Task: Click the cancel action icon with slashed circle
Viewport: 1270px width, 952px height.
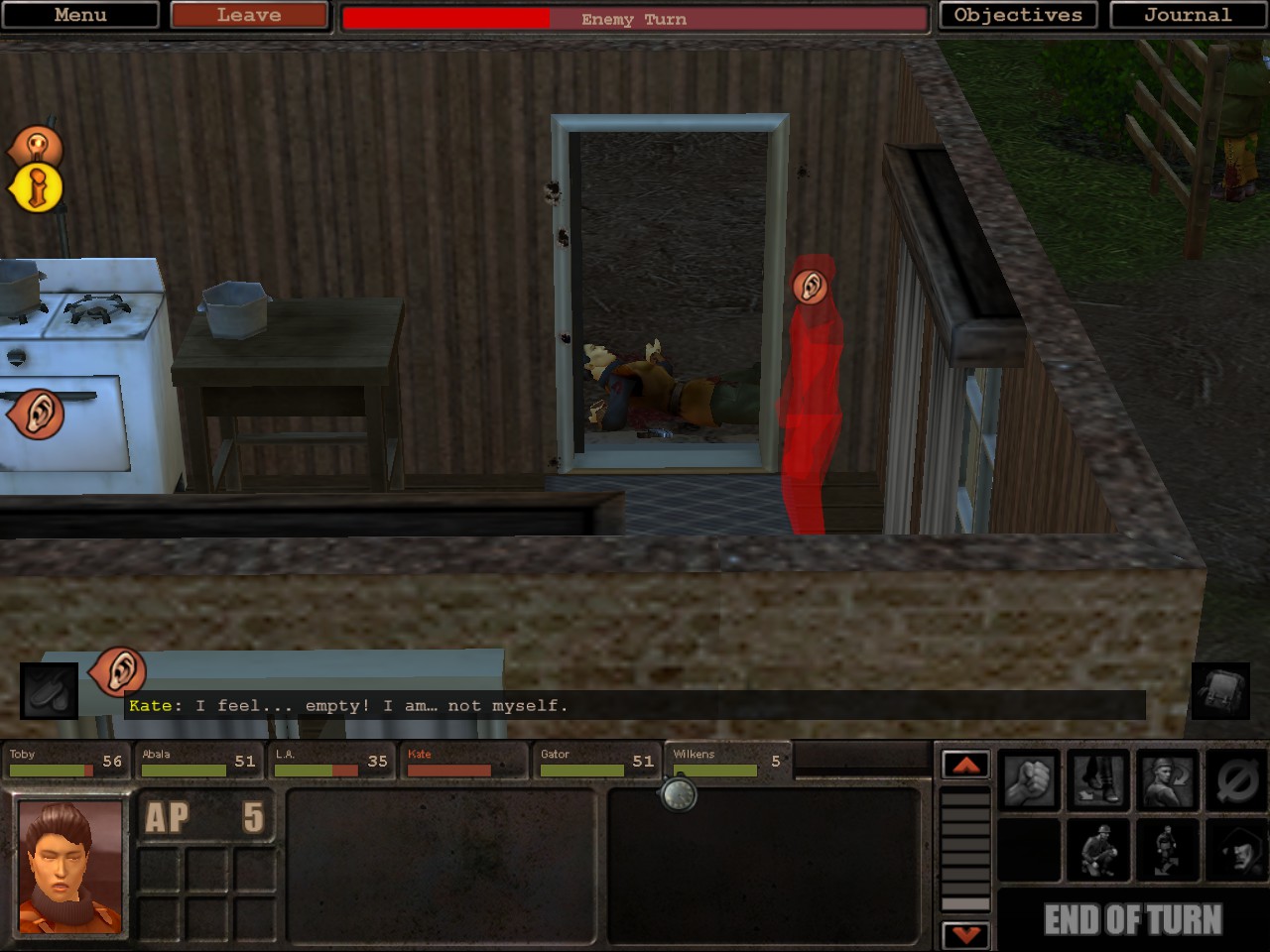Action: point(1233,779)
